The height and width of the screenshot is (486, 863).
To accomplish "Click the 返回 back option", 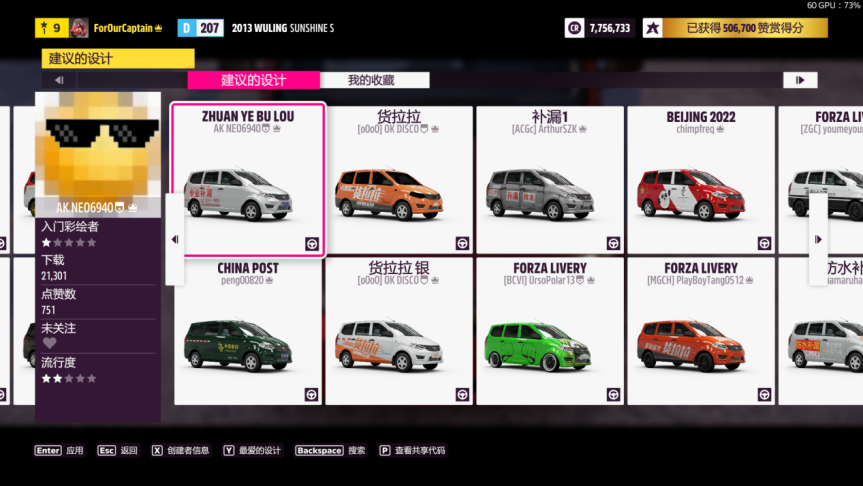I will [118, 451].
